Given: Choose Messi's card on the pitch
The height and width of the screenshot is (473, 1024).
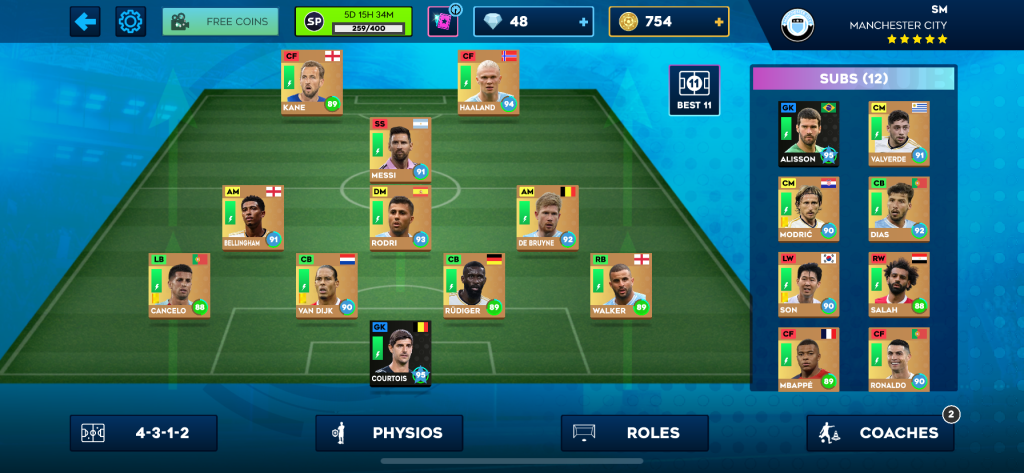Looking at the screenshot, I should [x=400, y=149].
